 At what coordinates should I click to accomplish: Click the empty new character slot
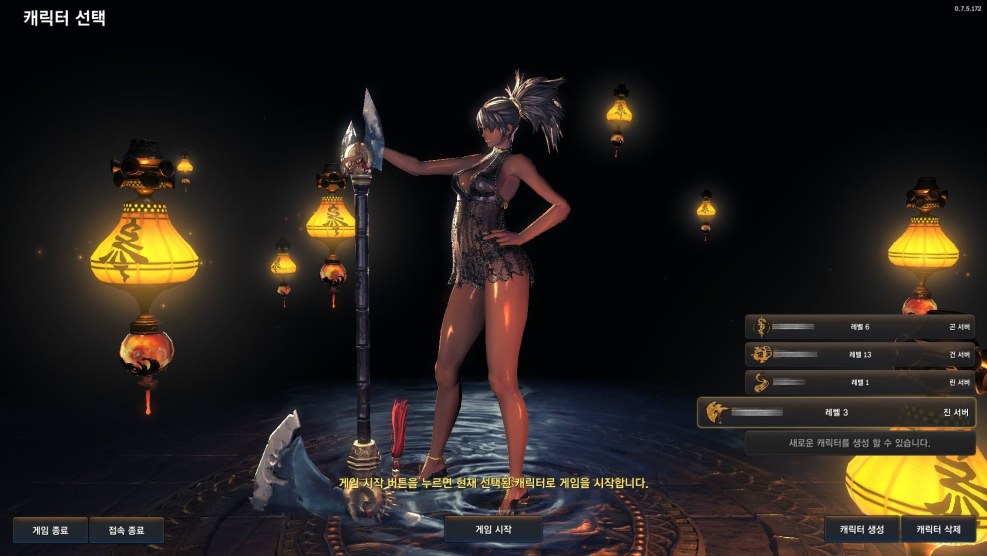tap(860, 443)
